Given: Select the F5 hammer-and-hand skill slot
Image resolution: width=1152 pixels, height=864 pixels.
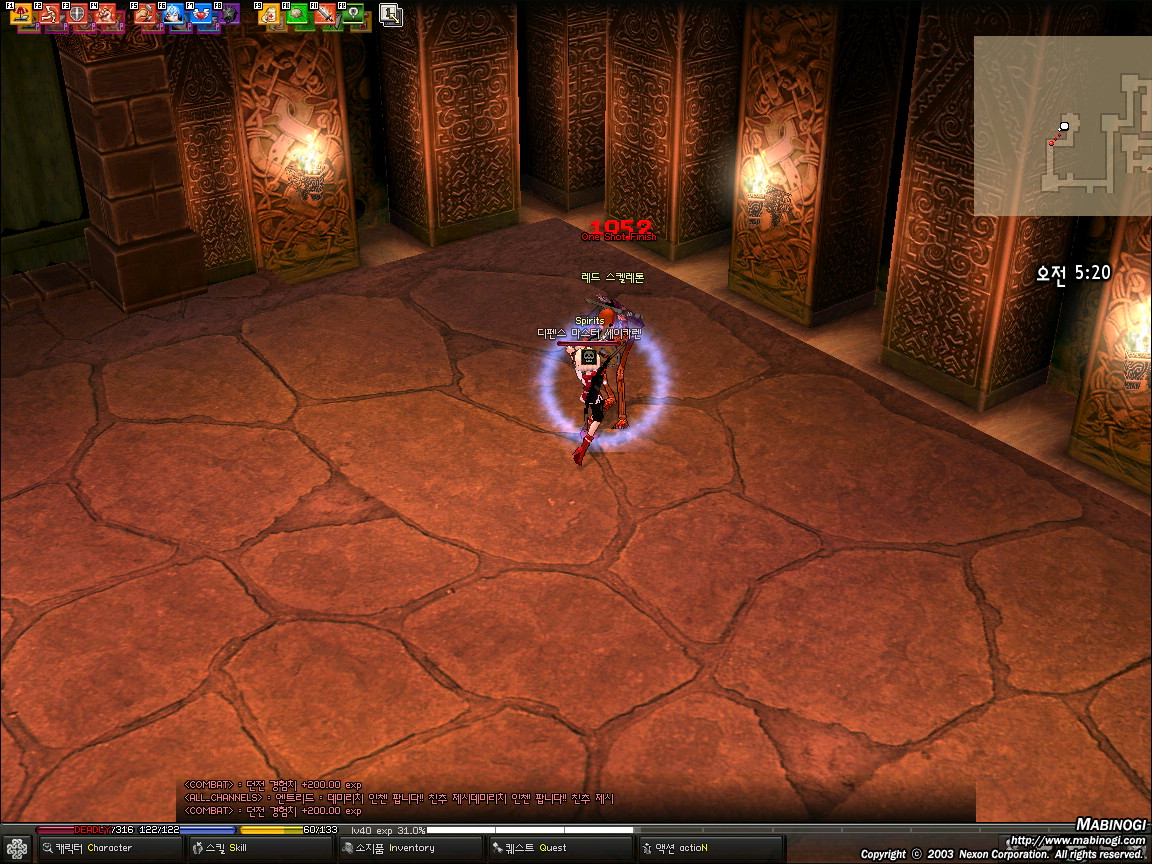Looking at the screenshot, I should click(146, 15).
